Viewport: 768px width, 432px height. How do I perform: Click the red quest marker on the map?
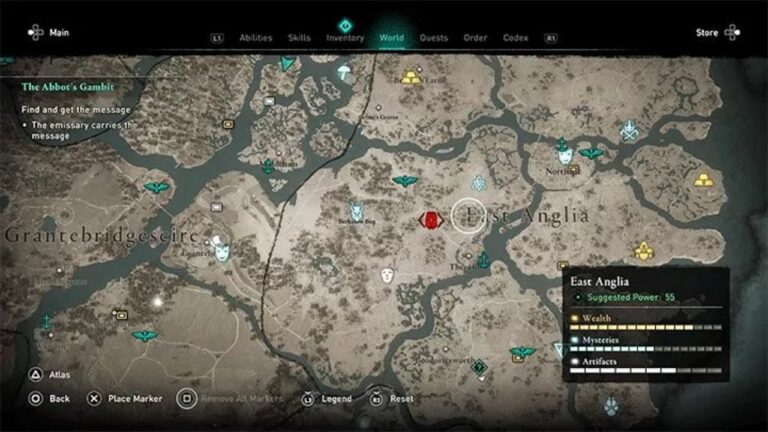pos(431,220)
